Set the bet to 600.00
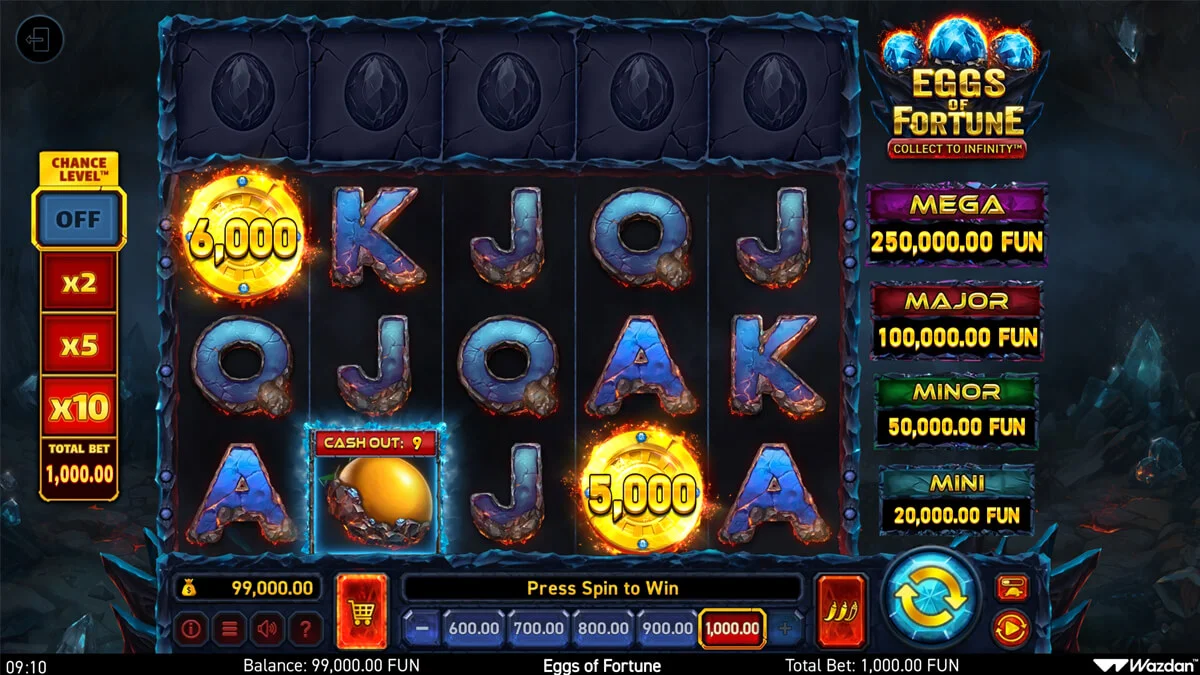 click(474, 629)
